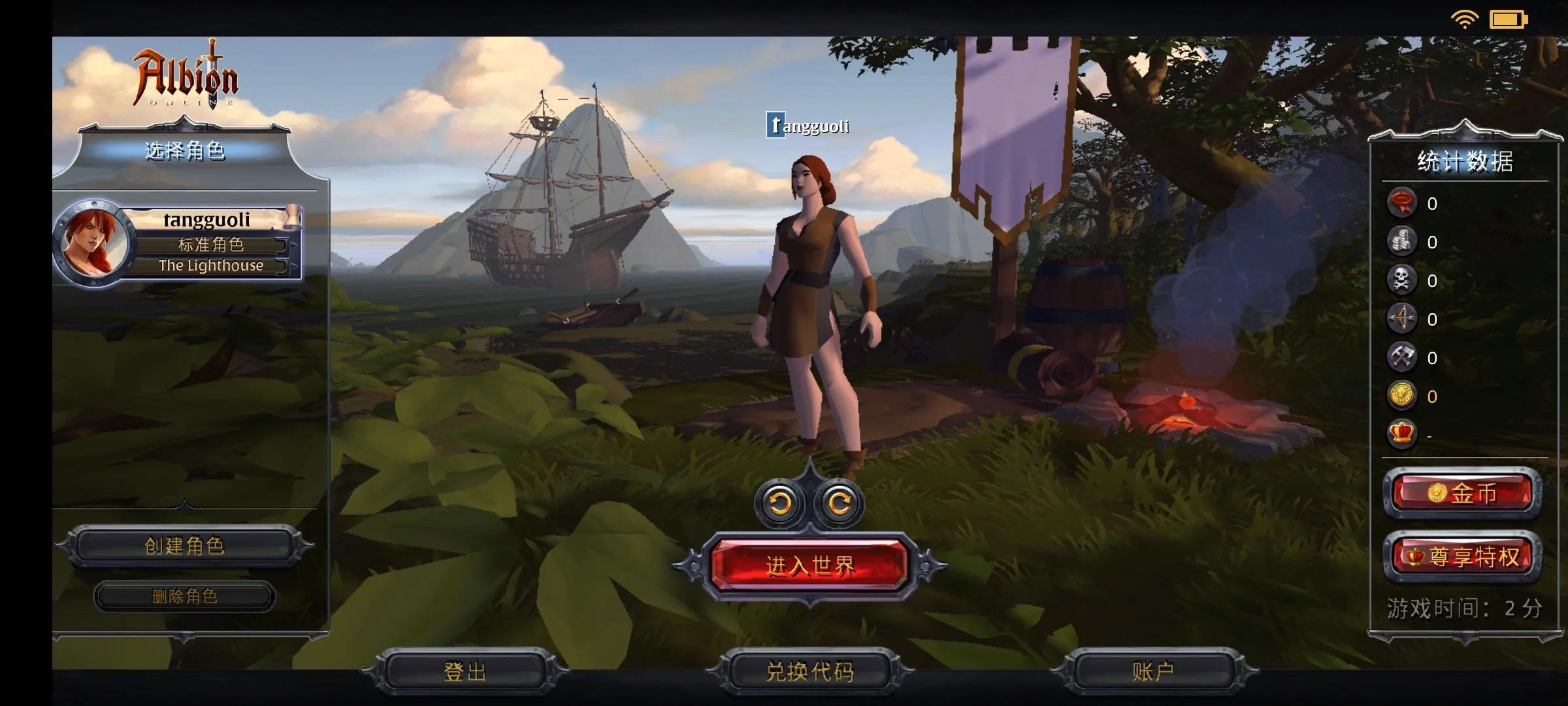This screenshot has width=1568, height=706.
Task: Open the 兑换代码 redeem code dialog
Action: click(x=809, y=671)
